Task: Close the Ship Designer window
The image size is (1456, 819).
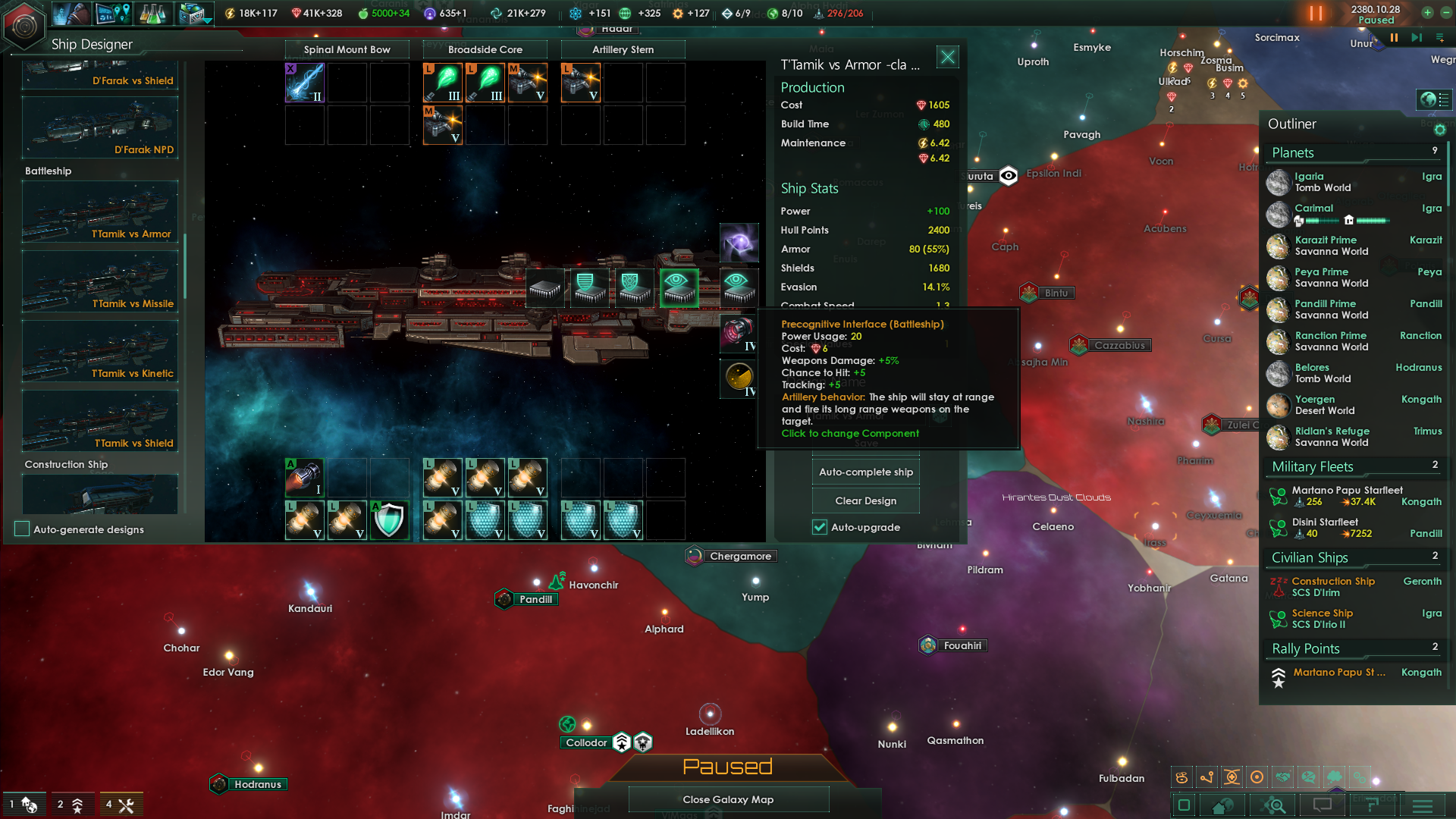Action: [x=948, y=57]
